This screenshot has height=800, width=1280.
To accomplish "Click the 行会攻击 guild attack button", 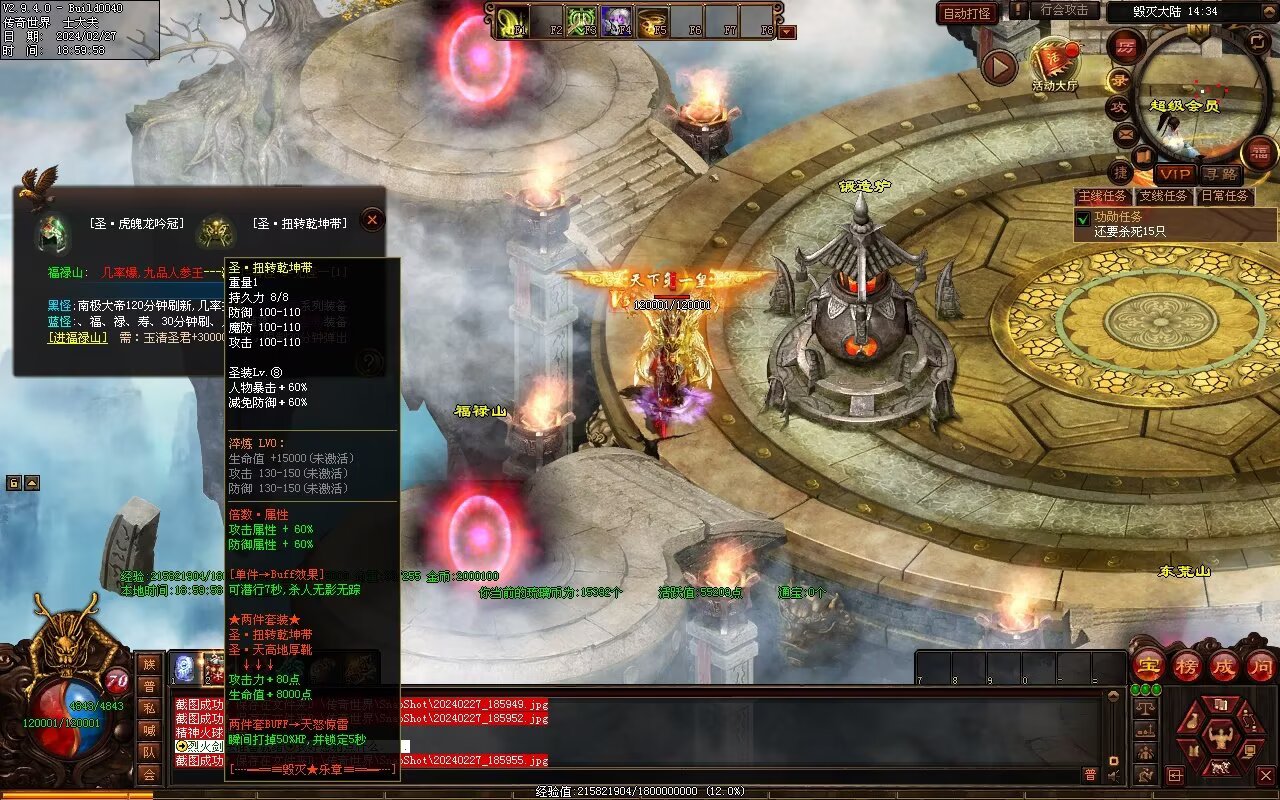I will 1064,11.
